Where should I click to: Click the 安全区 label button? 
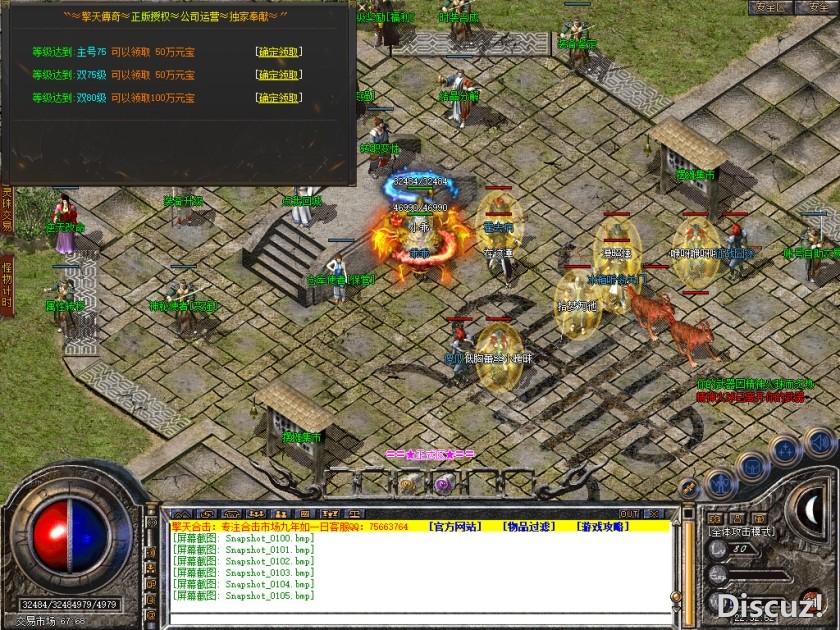click(x=771, y=7)
